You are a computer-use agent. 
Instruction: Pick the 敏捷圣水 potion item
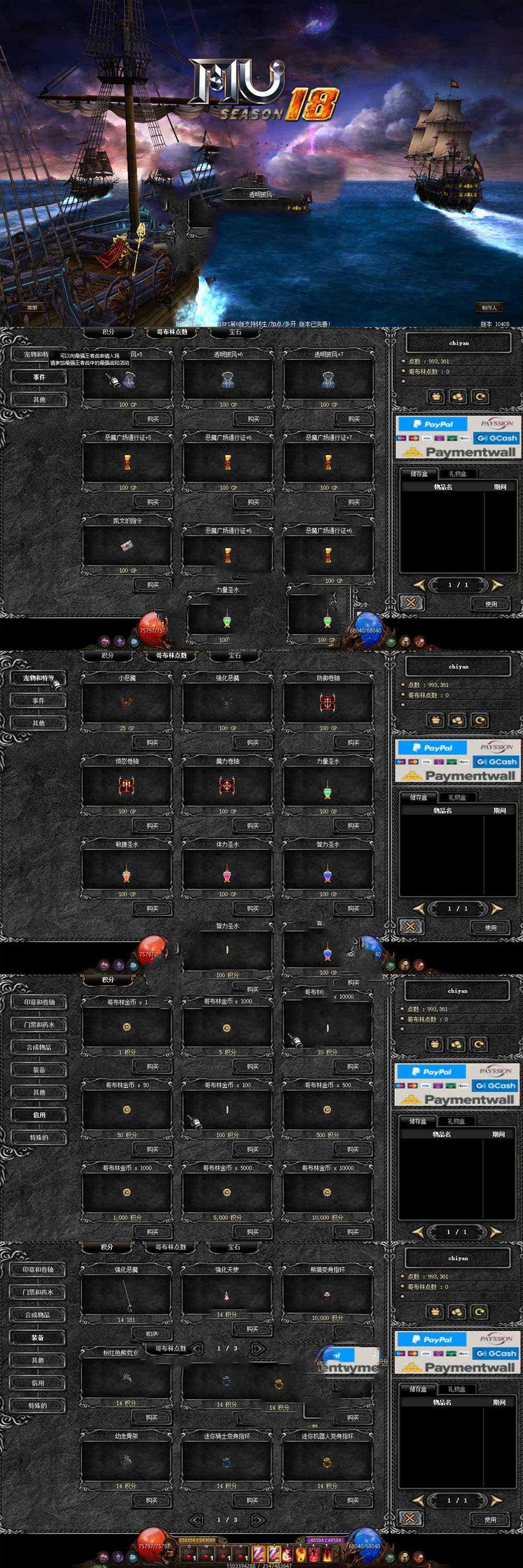coord(127,869)
